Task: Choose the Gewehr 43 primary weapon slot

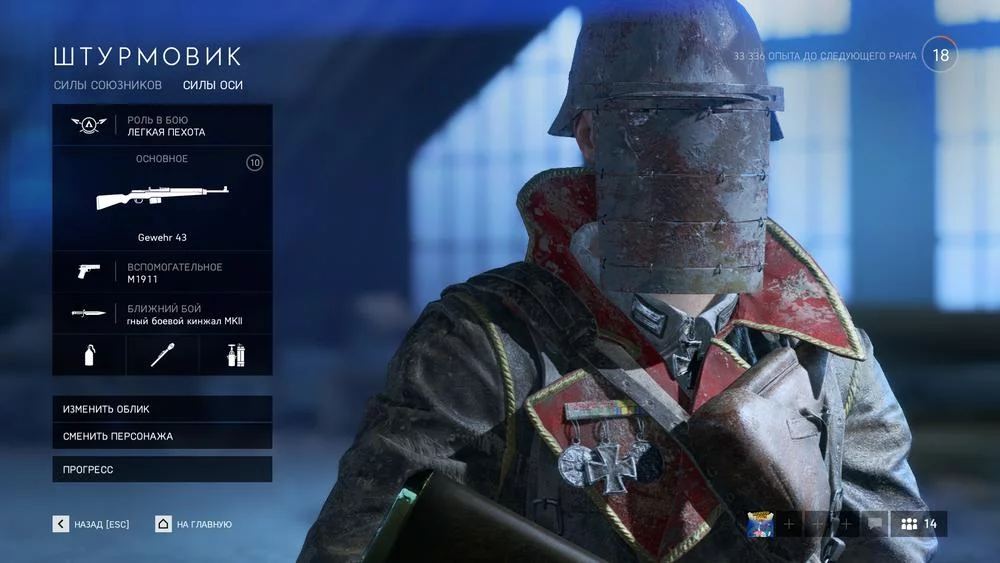Action: (162, 198)
